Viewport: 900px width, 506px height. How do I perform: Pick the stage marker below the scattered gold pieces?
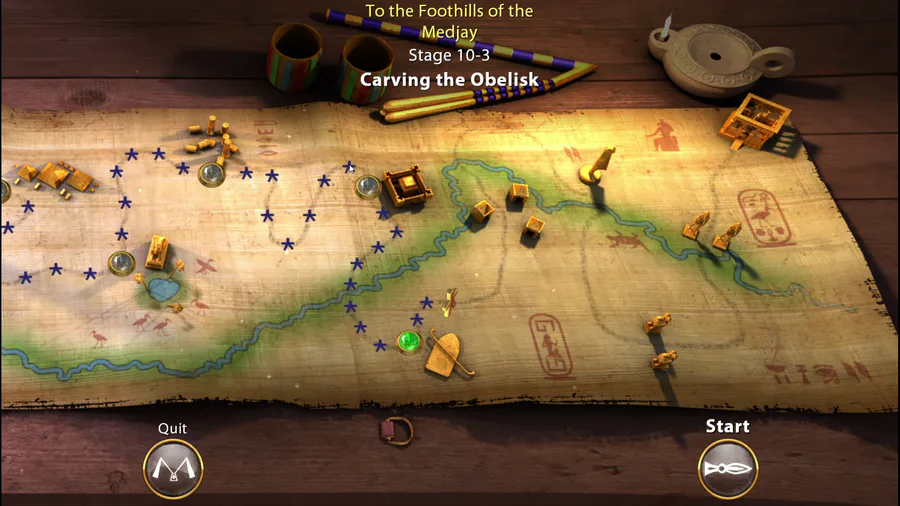coord(211,174)
